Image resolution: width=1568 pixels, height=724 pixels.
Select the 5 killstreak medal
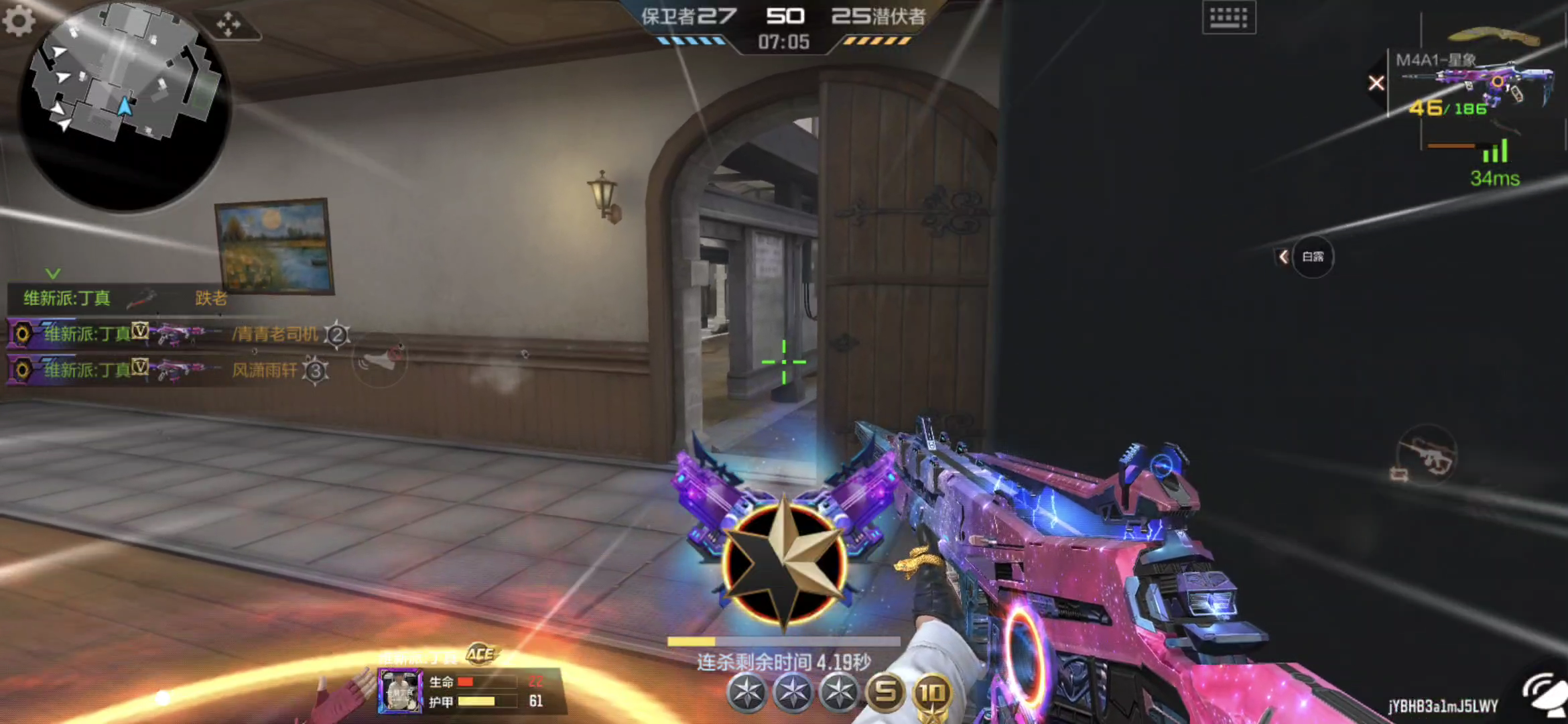pos(886,690)
